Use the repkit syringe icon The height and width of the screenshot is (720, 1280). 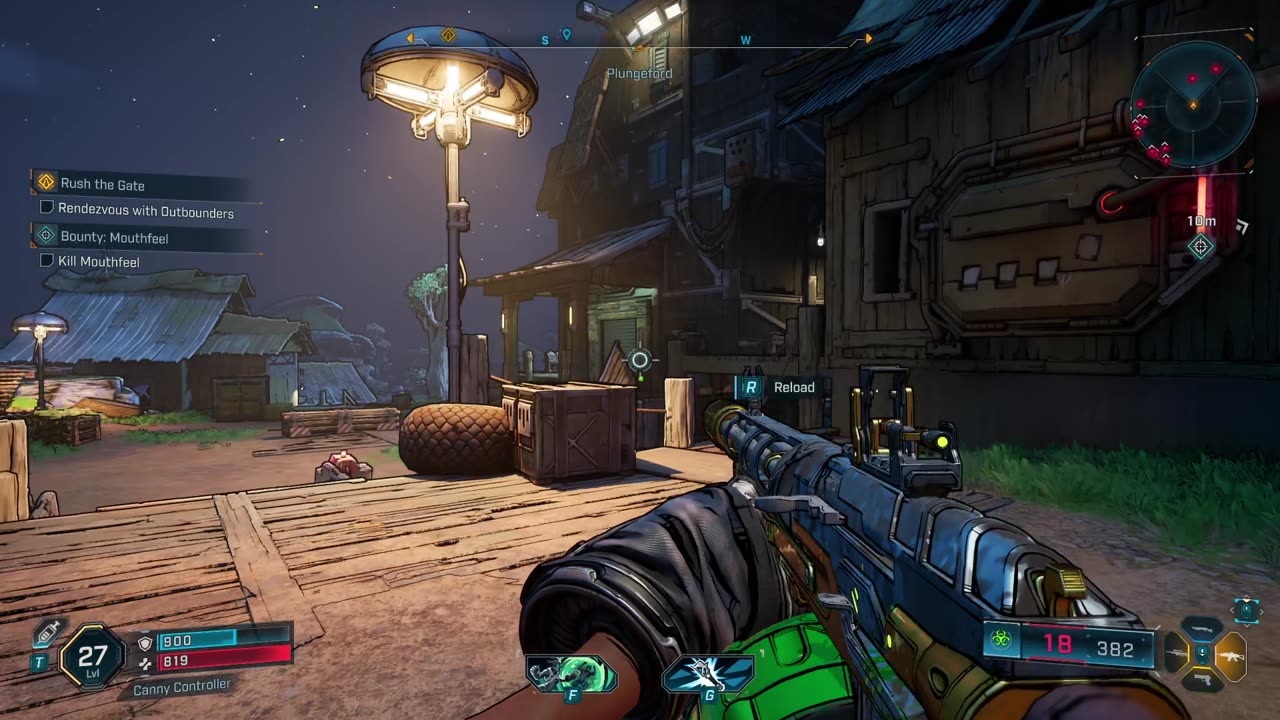click(x=46, y=635)
